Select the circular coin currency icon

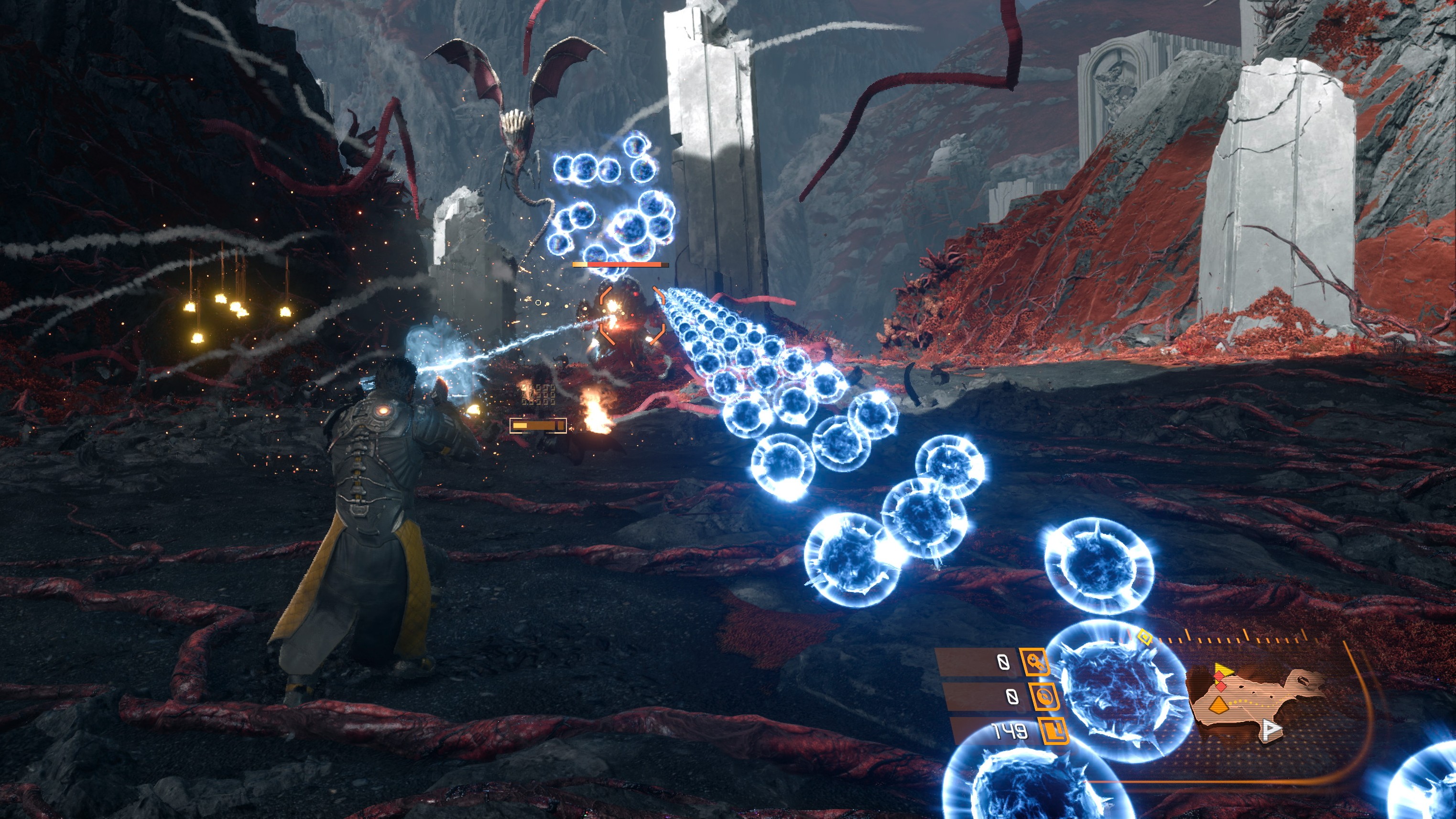(x=1044, y=697)
